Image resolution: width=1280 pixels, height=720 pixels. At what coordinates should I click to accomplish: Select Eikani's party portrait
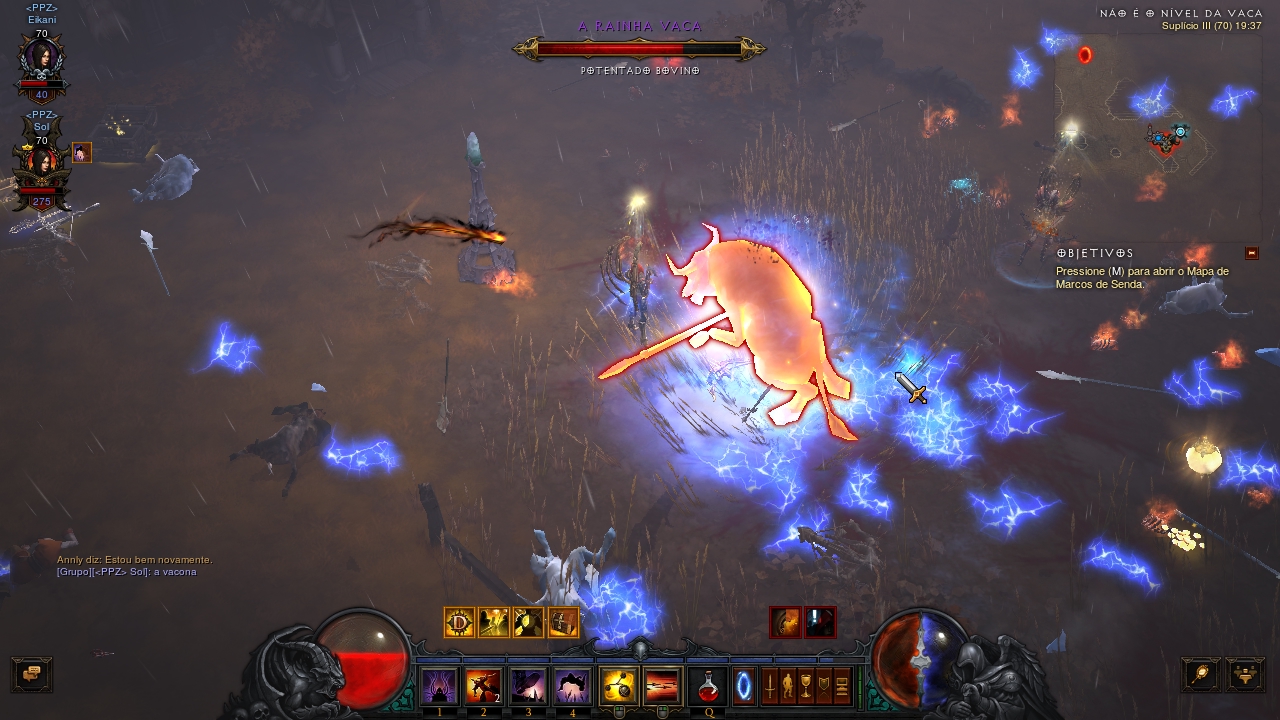tap(41, 62)
